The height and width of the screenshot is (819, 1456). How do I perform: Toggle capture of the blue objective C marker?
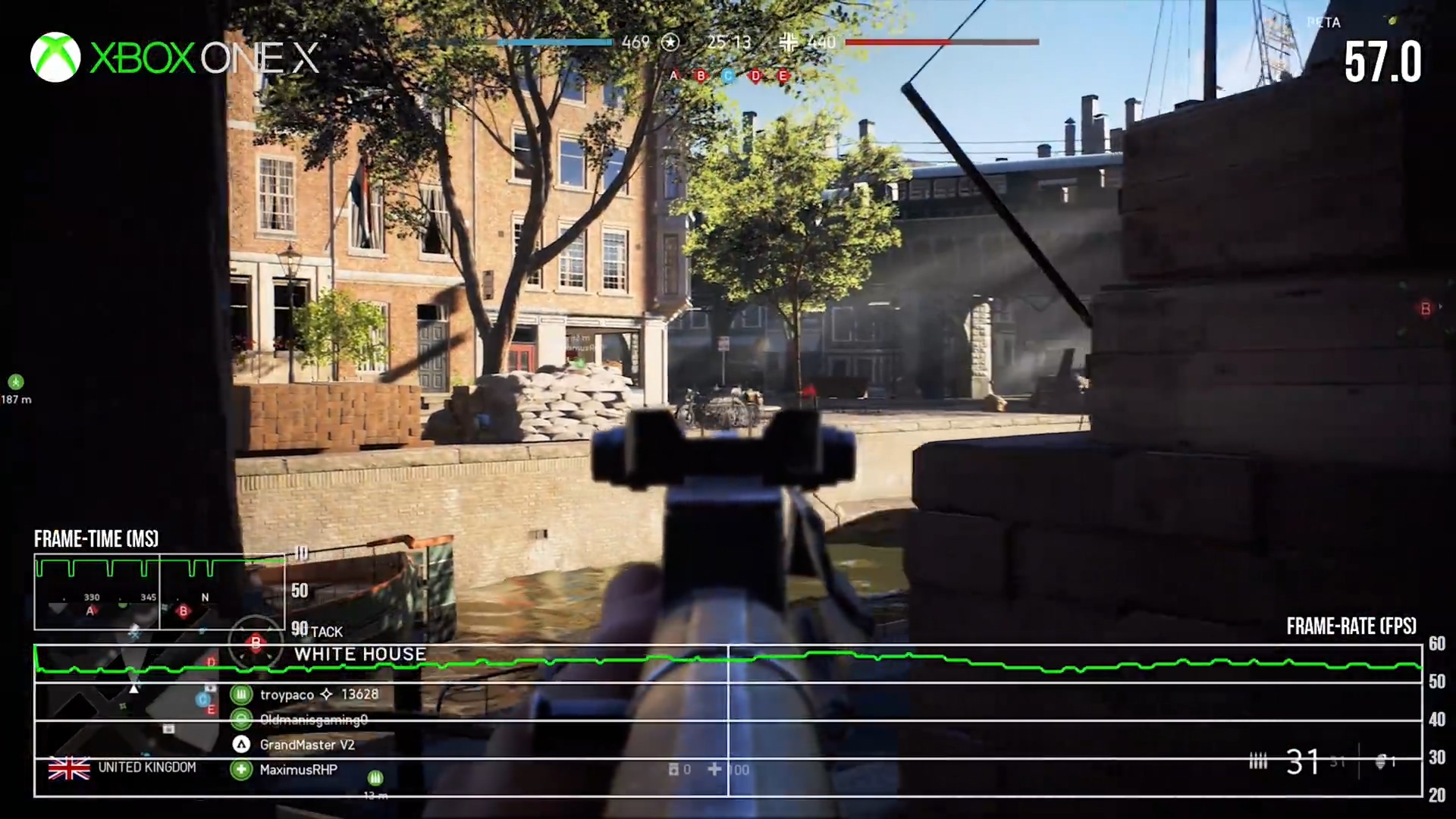coord(727,77)
